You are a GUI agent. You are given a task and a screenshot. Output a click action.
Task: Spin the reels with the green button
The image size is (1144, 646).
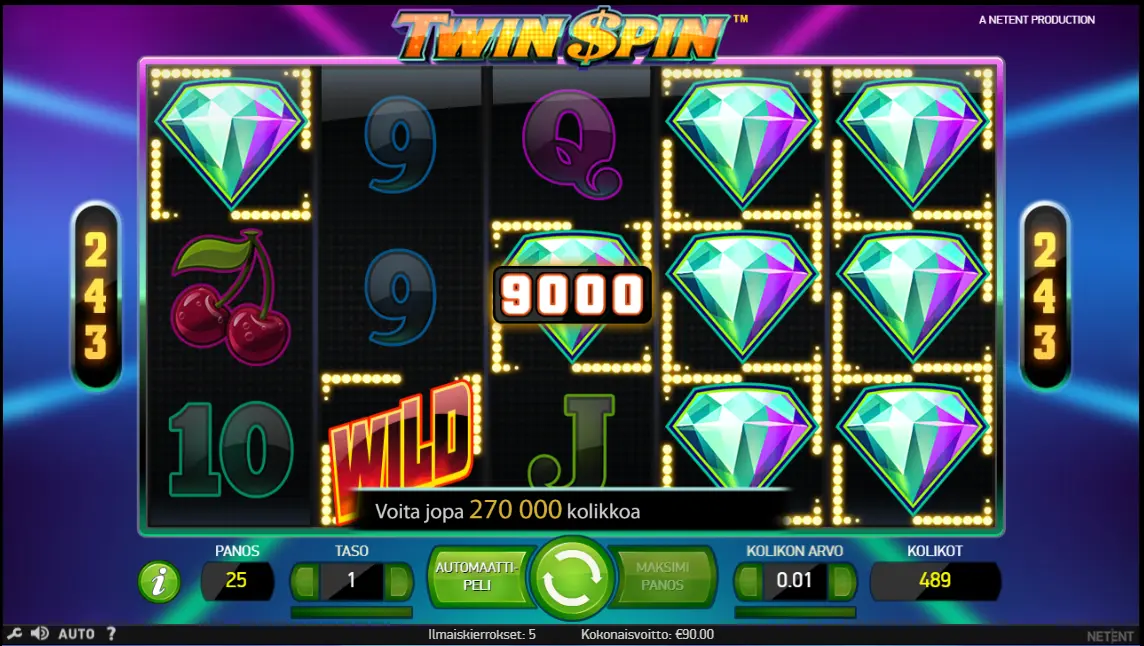click(572, 579)
